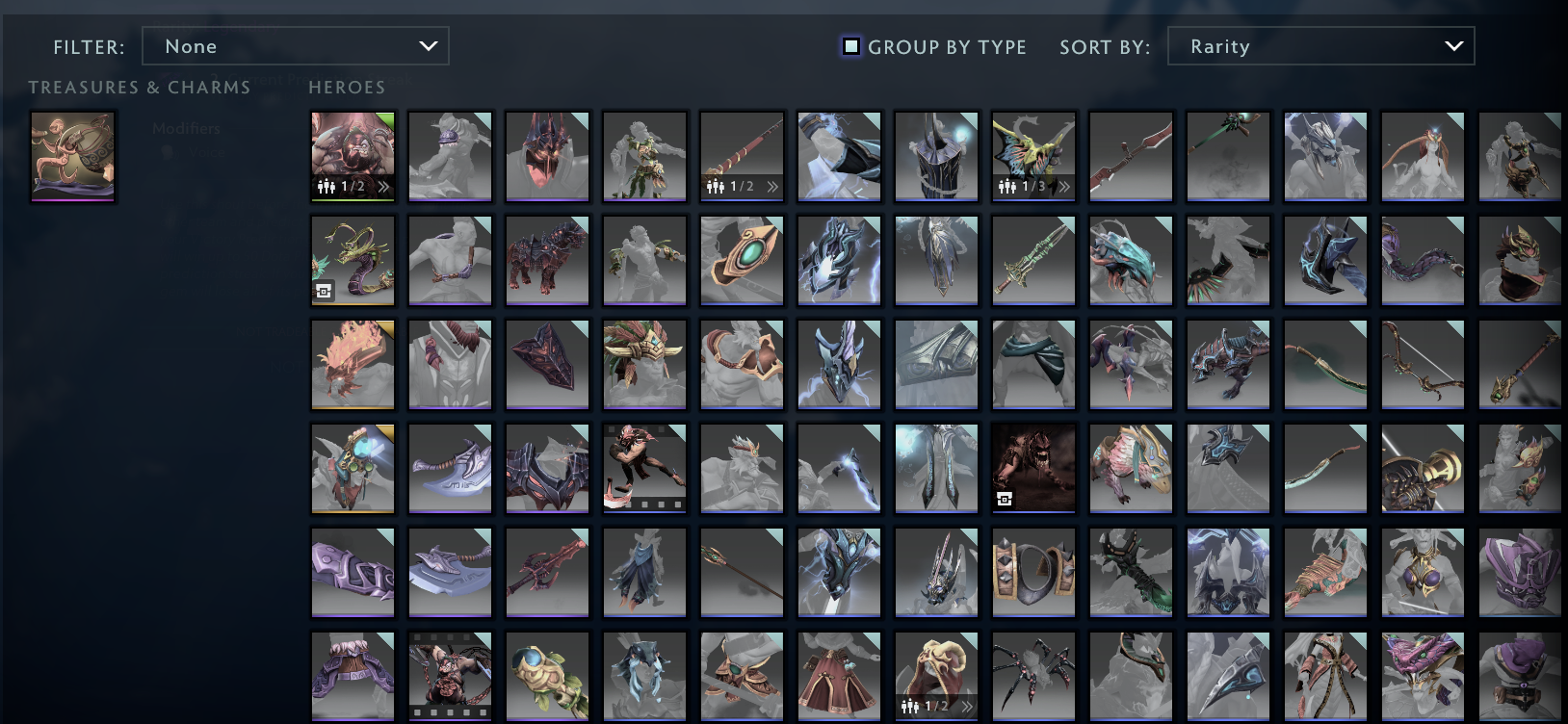This screenshot has height=724, width=1568.
Task: Switch to the HEROES section
Action: [346, 88]
